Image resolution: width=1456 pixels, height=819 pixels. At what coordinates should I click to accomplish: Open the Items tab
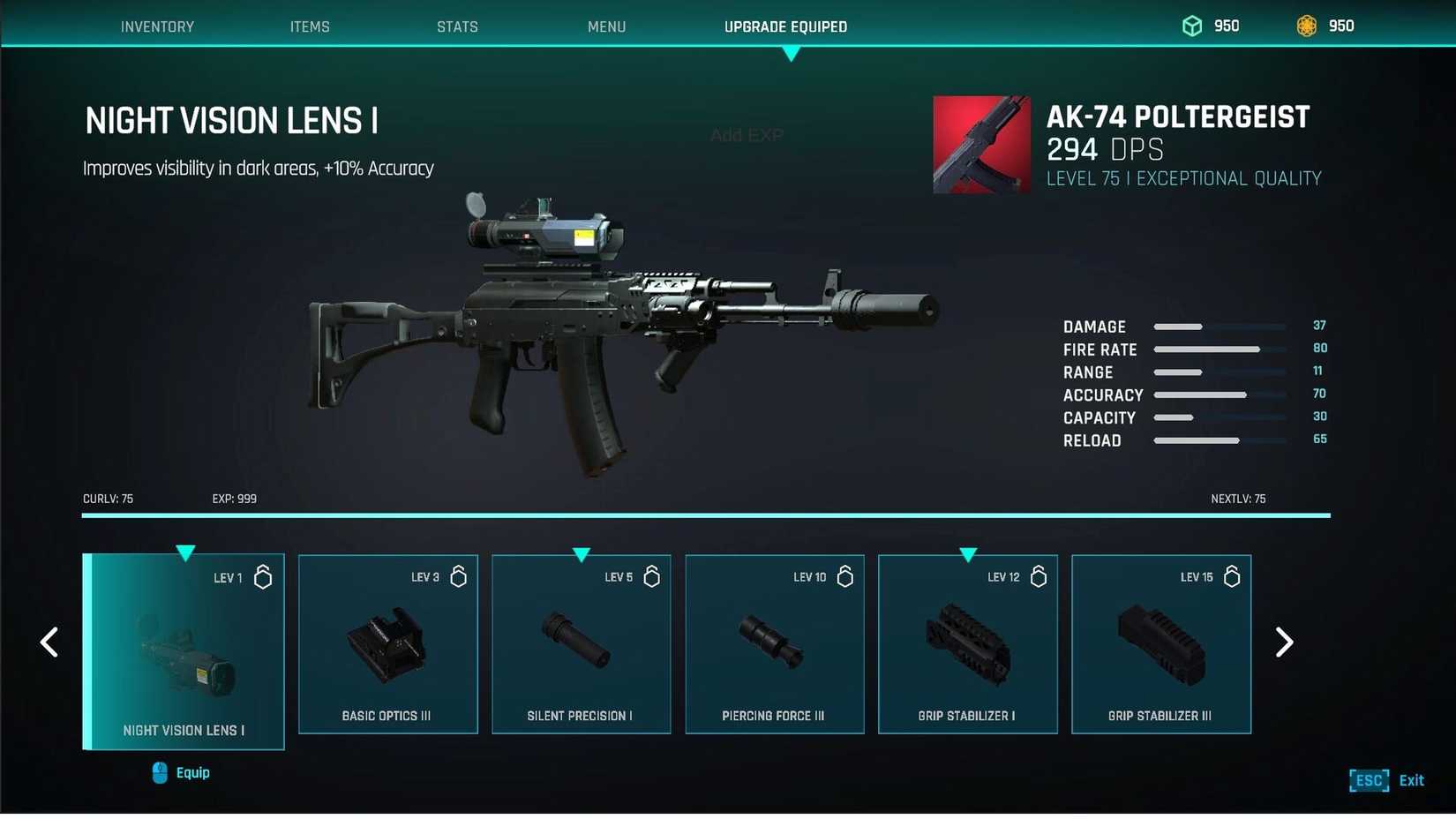(x=310, y=26)
